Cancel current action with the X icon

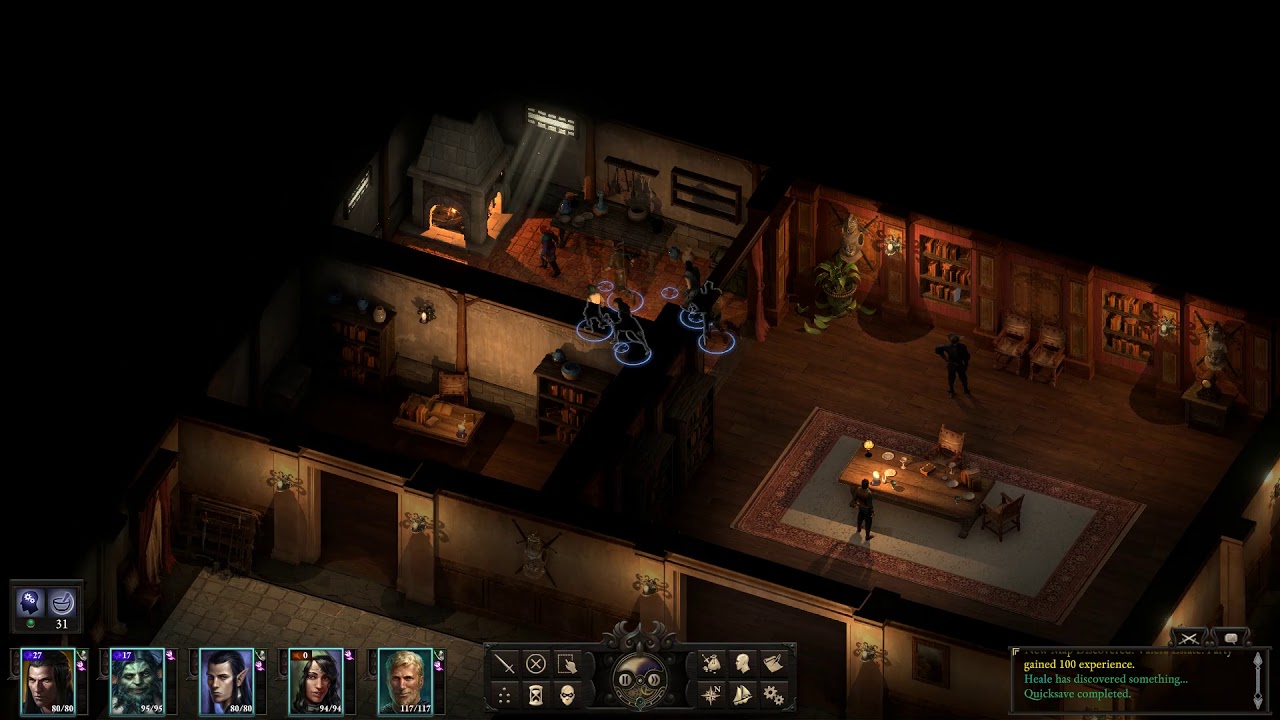pos(536,661)
